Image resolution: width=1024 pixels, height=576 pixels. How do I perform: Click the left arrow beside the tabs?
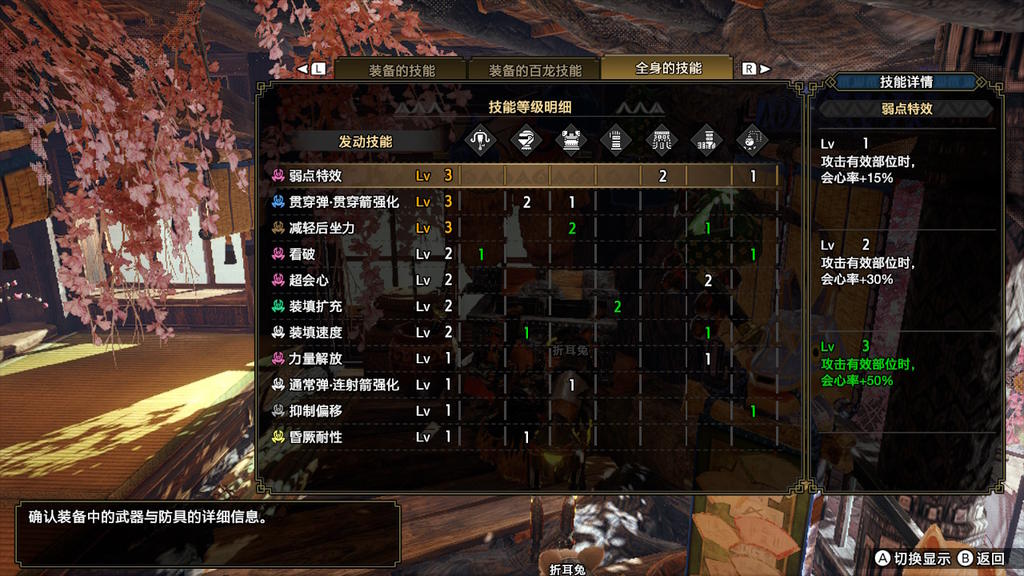[303, 70]
